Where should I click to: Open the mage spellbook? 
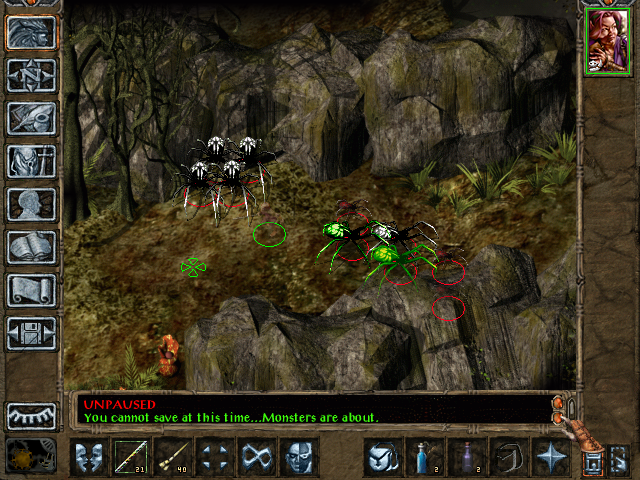(31, 247)
